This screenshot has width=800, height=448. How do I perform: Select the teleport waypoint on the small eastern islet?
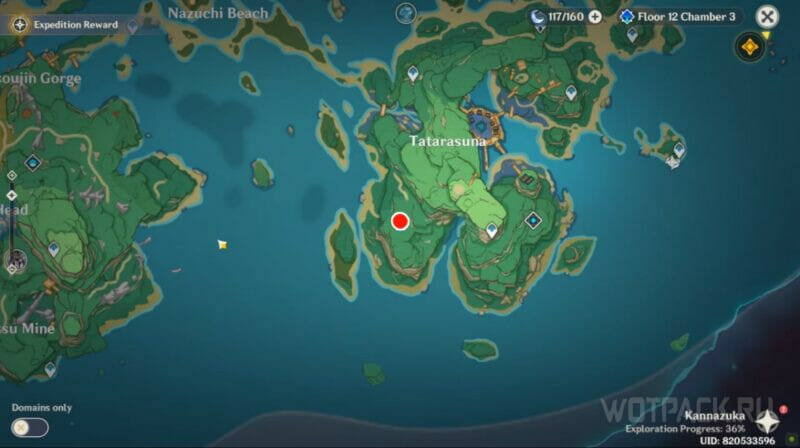click(x=679, y=150)
